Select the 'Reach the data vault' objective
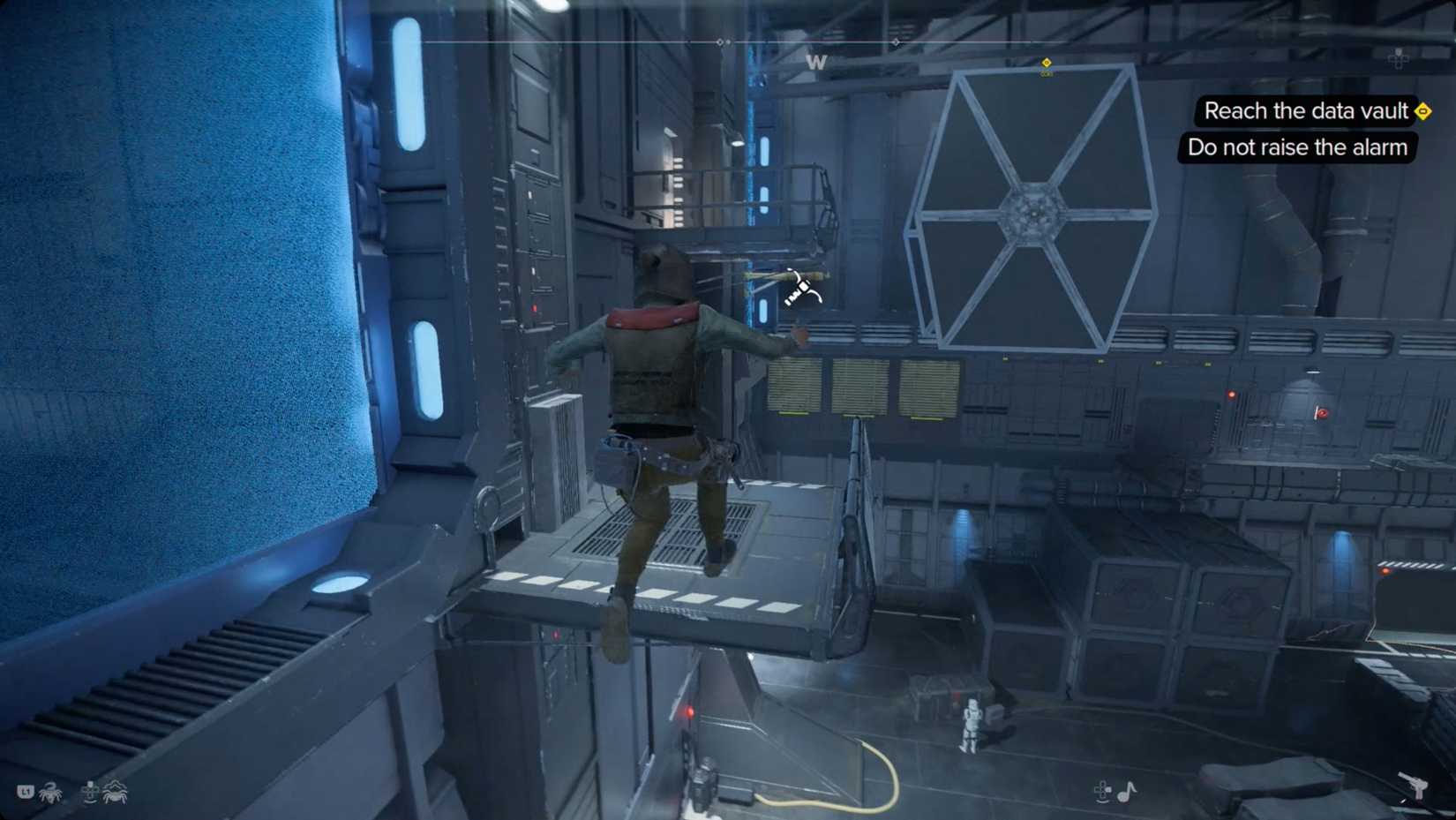 point(1306,111)
